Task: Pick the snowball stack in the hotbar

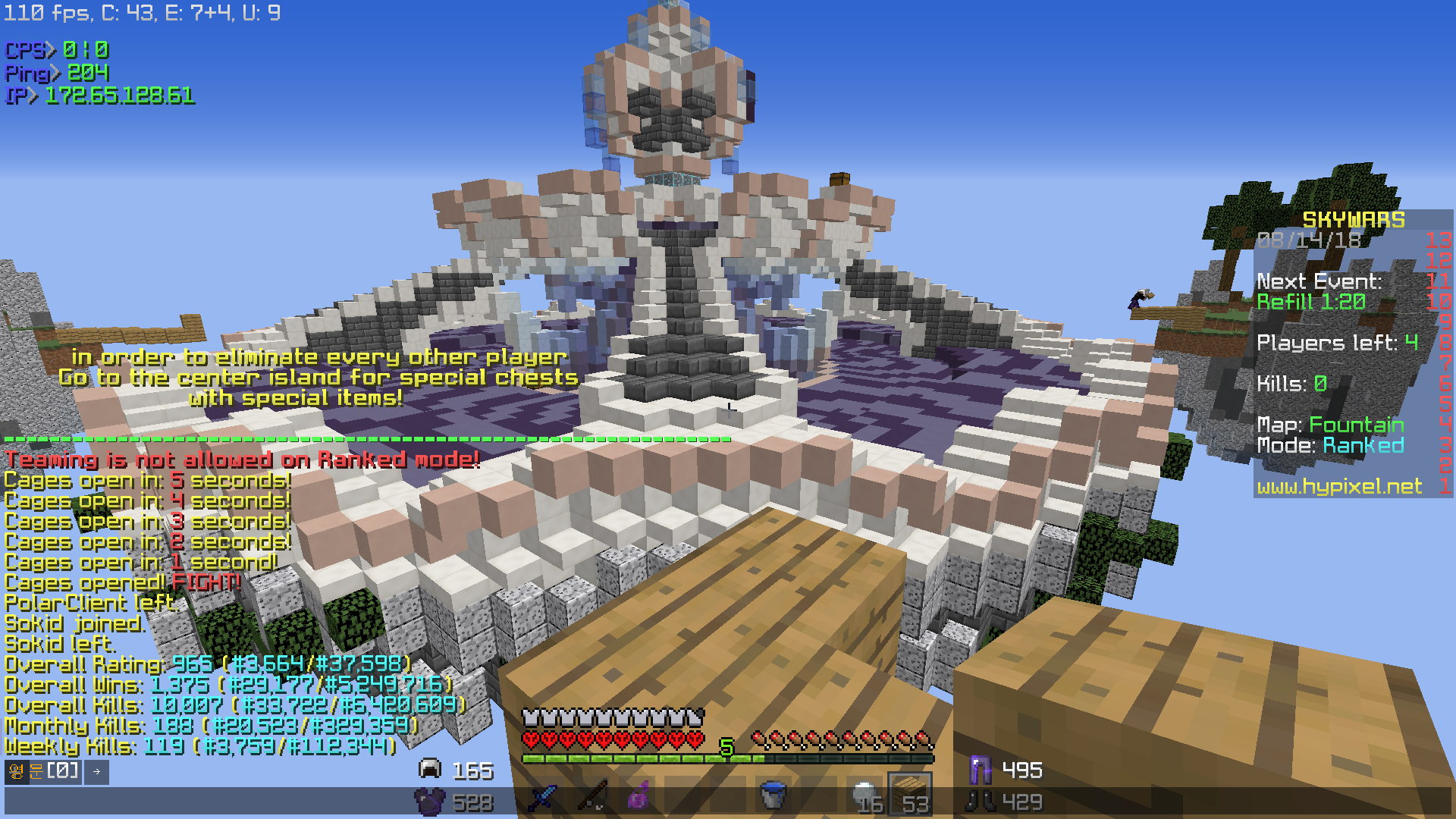Action: (865, 797)
